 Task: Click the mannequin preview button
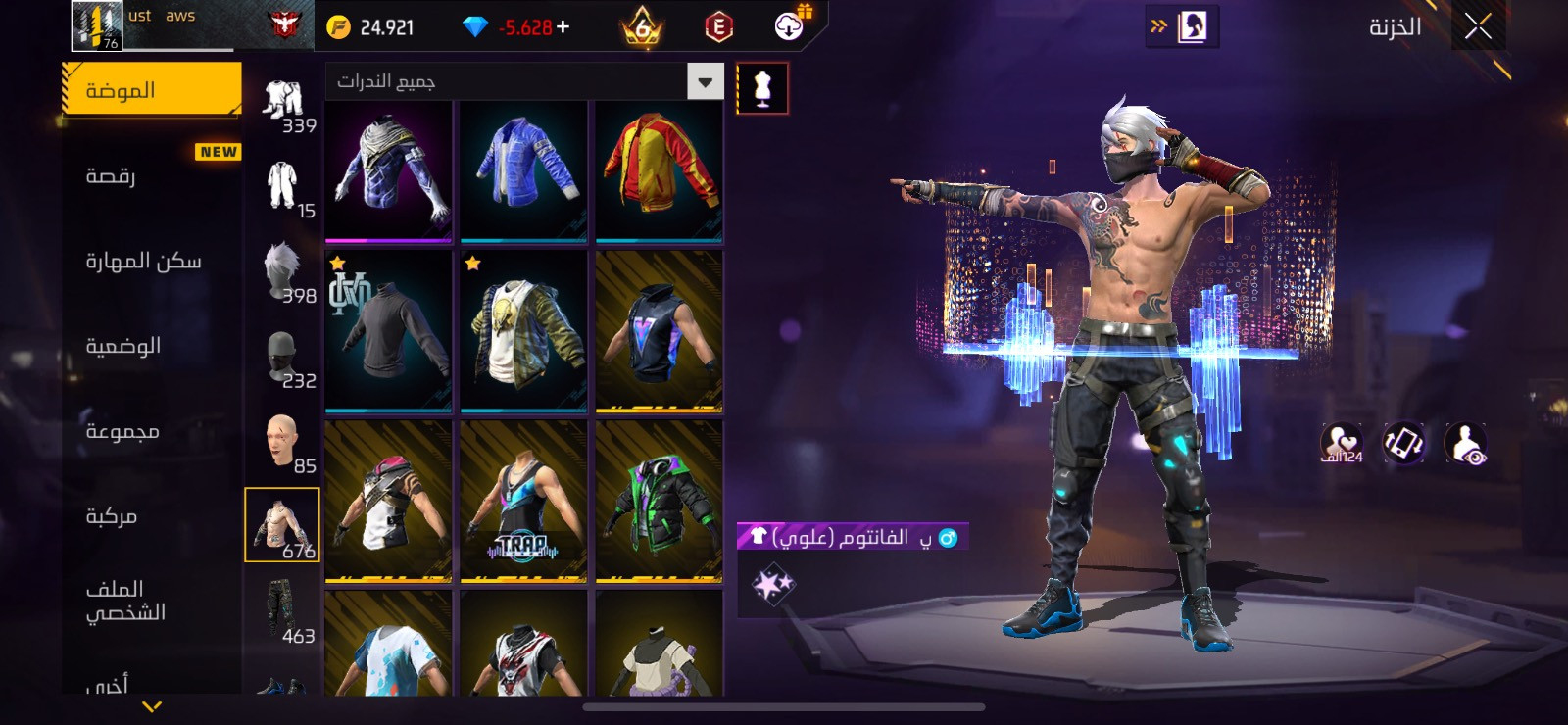click(x=761, y=88)
